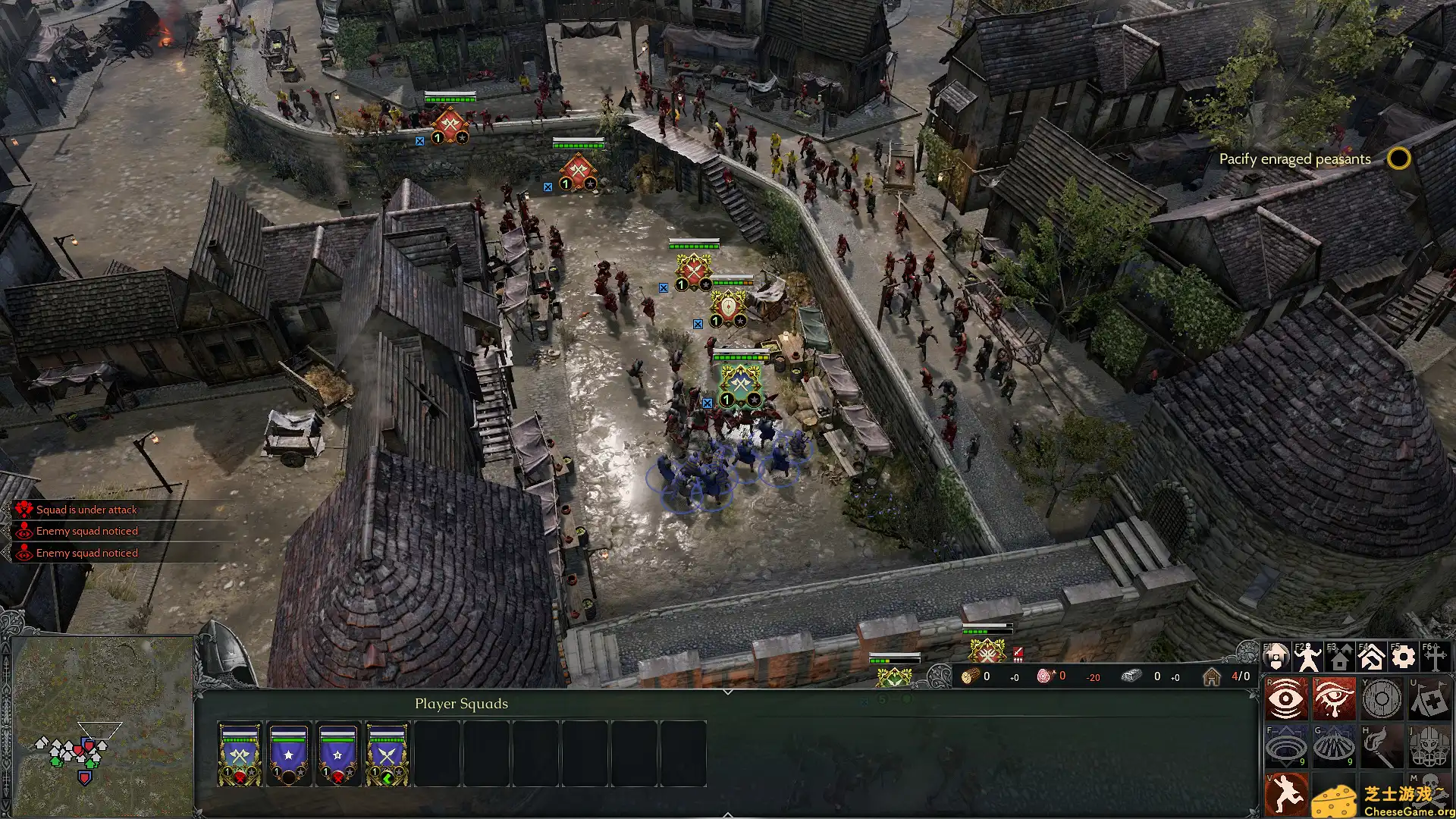Click the Enemy squad noticed notification
The width and height of the screenshot is (1456, 819).
[87, 531]
